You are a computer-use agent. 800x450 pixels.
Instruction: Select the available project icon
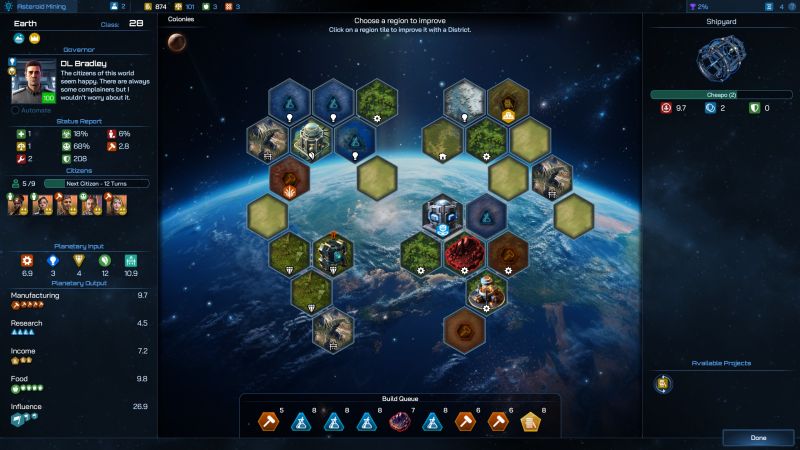tap(662, 383)
